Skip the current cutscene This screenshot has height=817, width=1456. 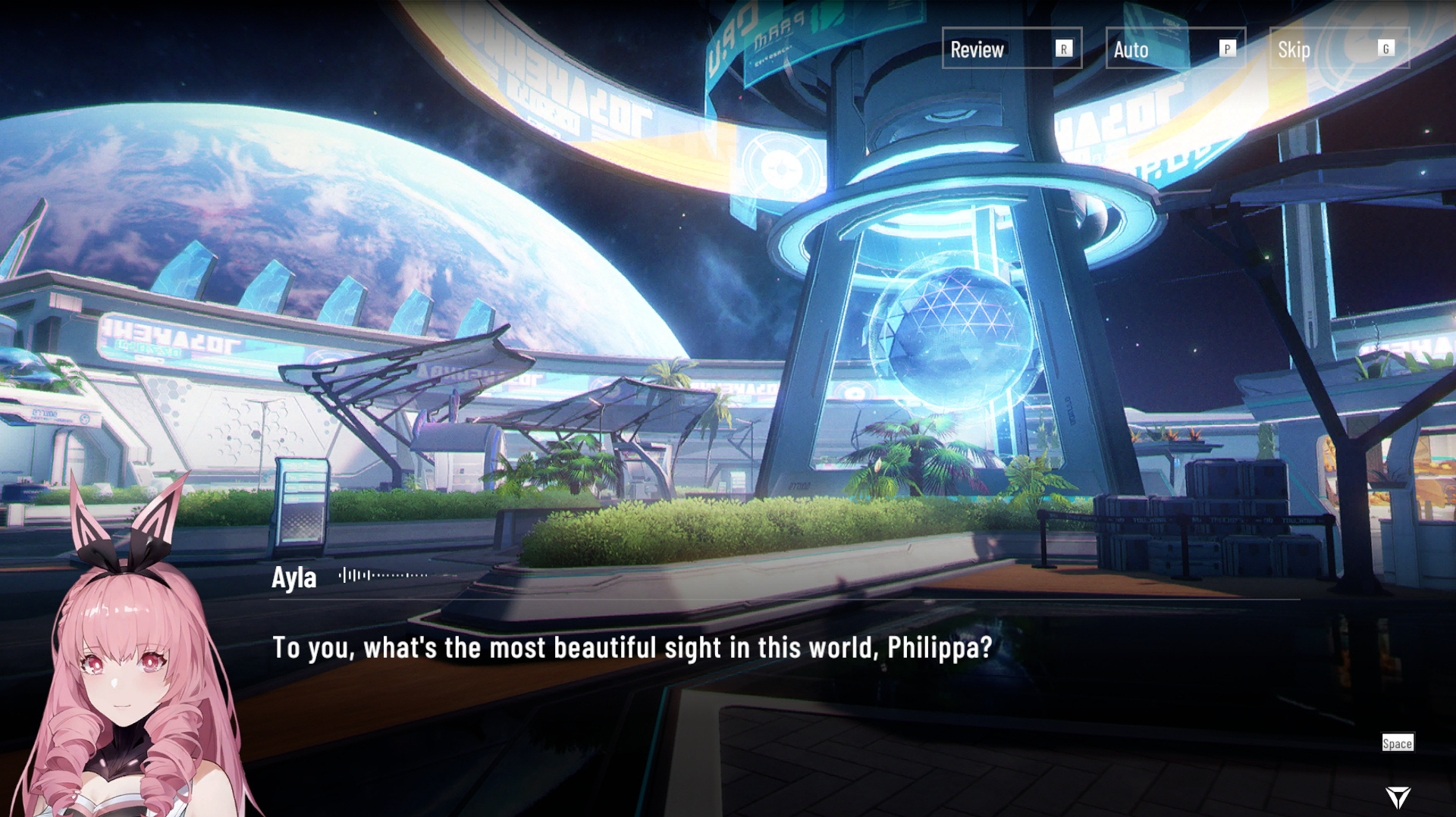click(1338, 49)
